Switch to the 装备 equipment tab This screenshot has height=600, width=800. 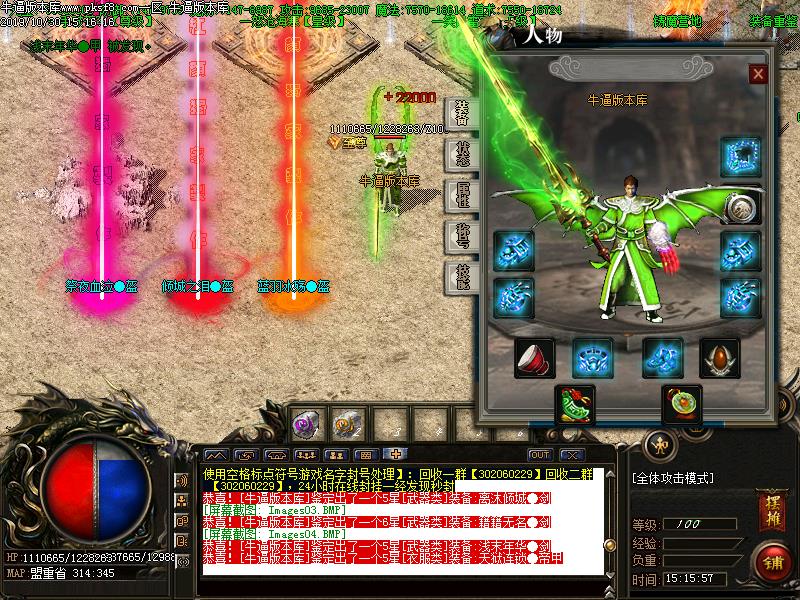(462, 111)
